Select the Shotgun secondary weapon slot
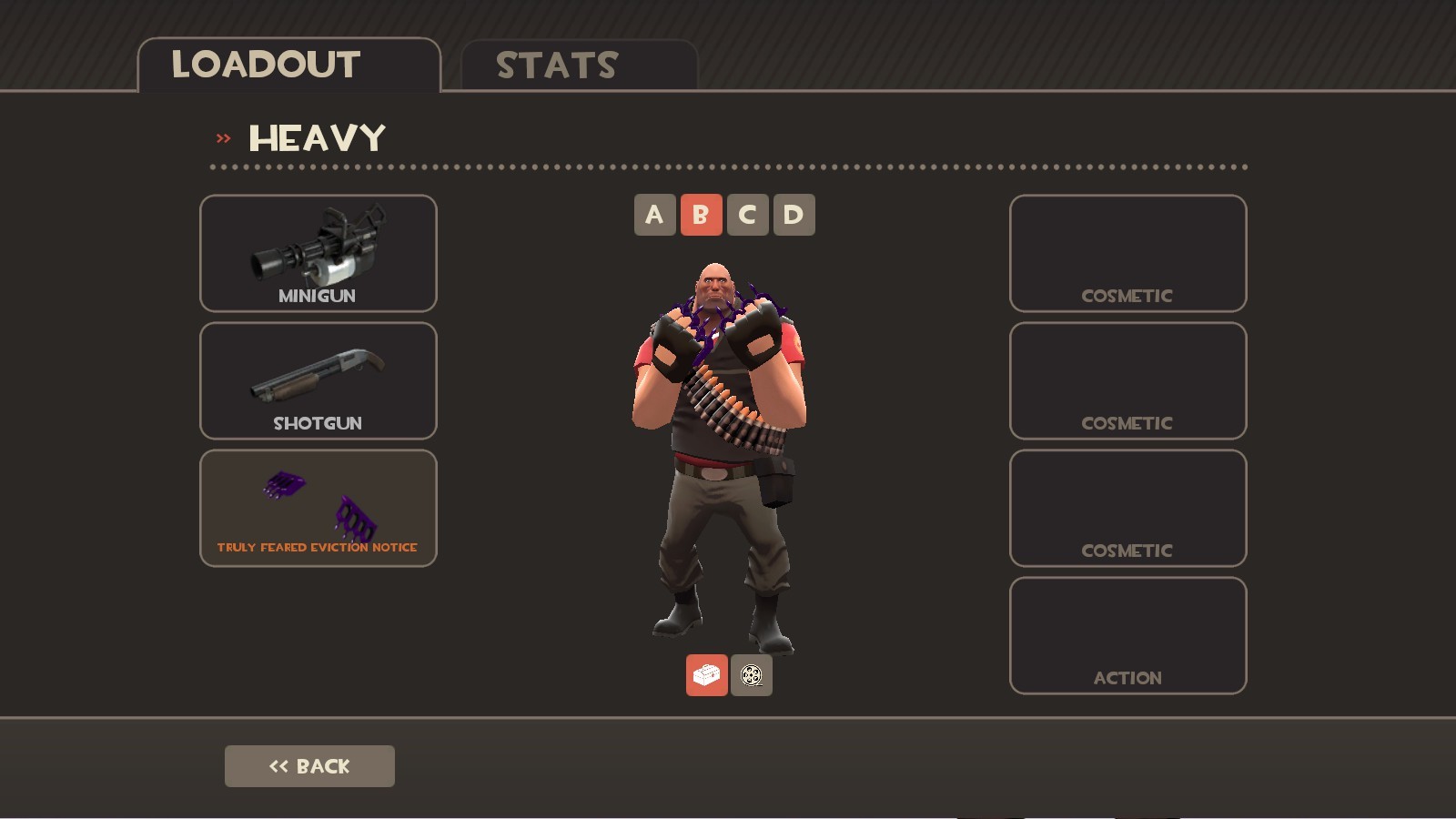Screen dimensions: 1456x819 point(318,381)
